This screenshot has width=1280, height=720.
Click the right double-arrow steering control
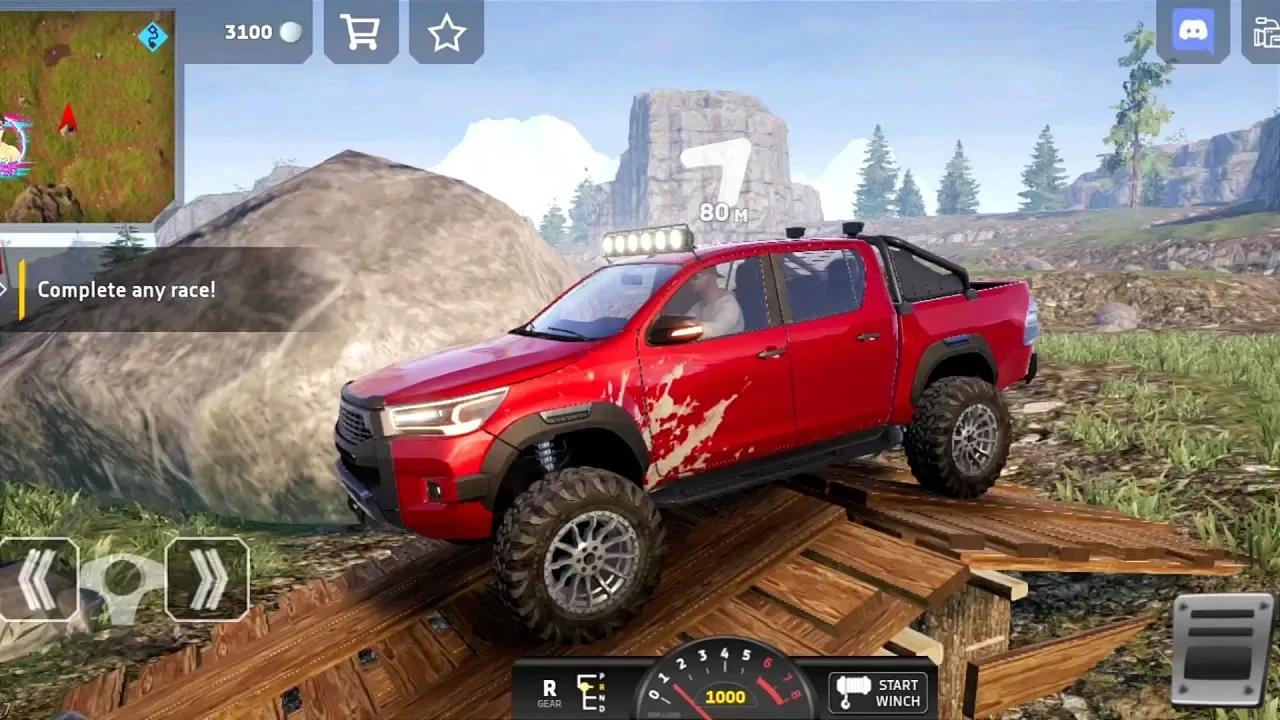(x=207, y=577)
